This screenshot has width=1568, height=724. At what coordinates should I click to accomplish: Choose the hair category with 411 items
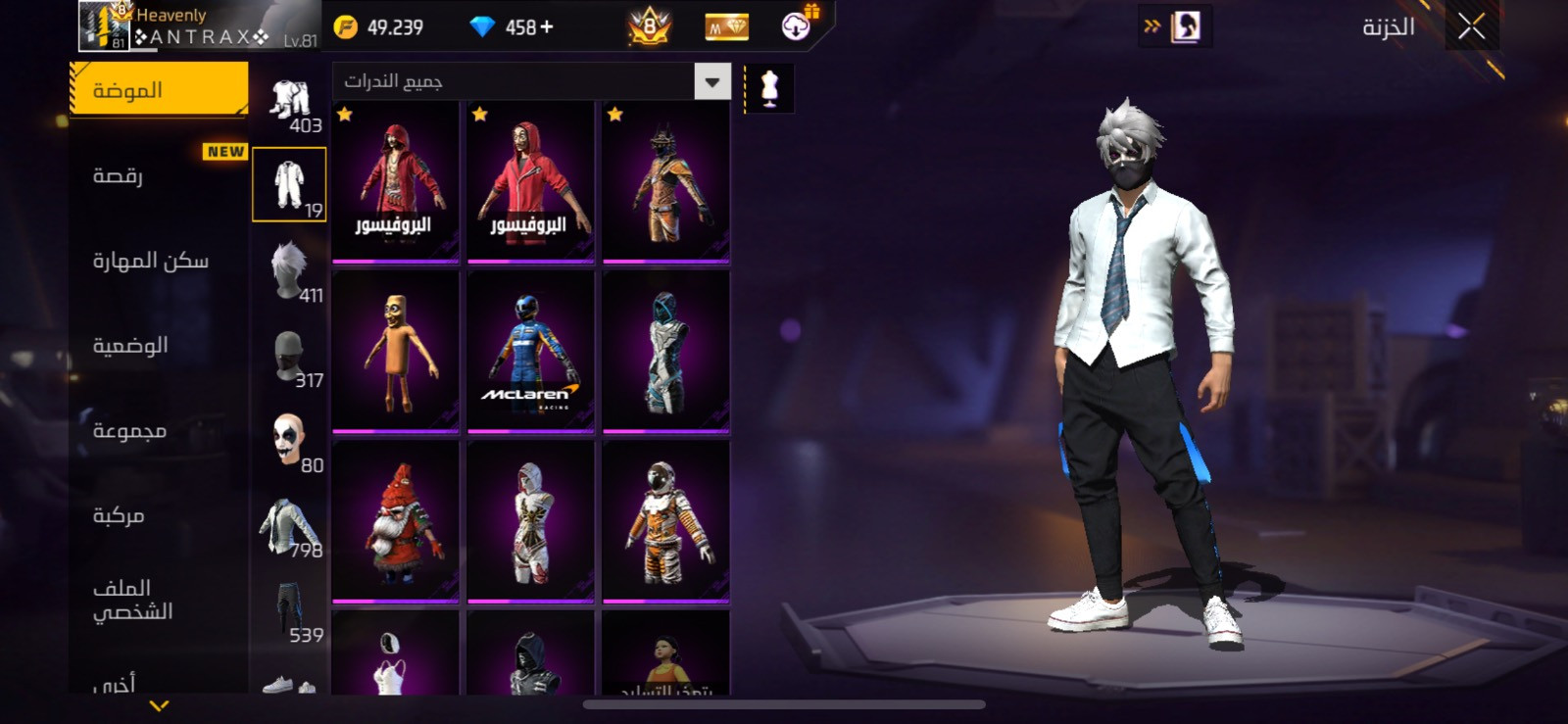pyautogui.click(x=290, y=271)
